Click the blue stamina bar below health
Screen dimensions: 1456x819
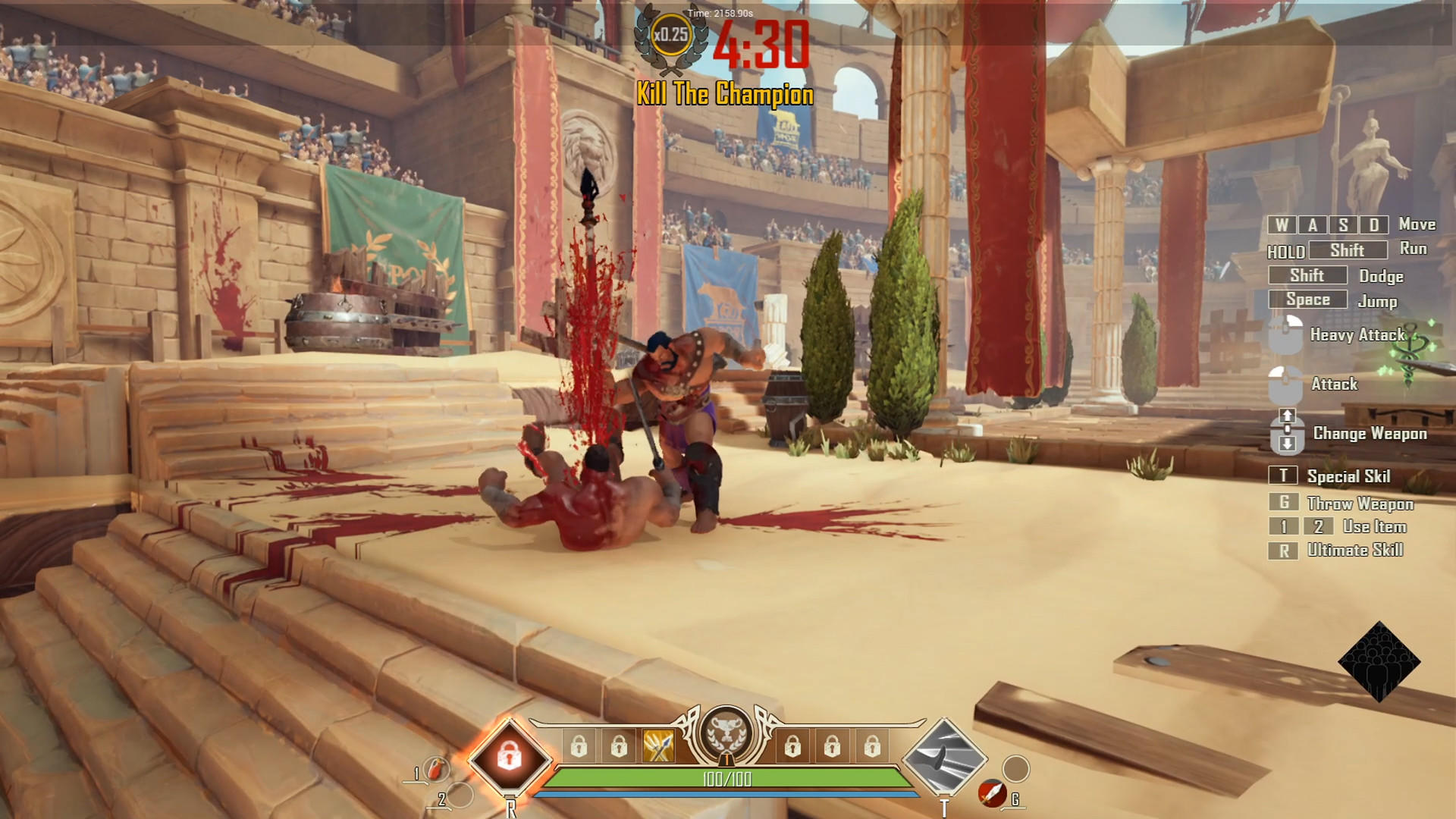[728, 795]
